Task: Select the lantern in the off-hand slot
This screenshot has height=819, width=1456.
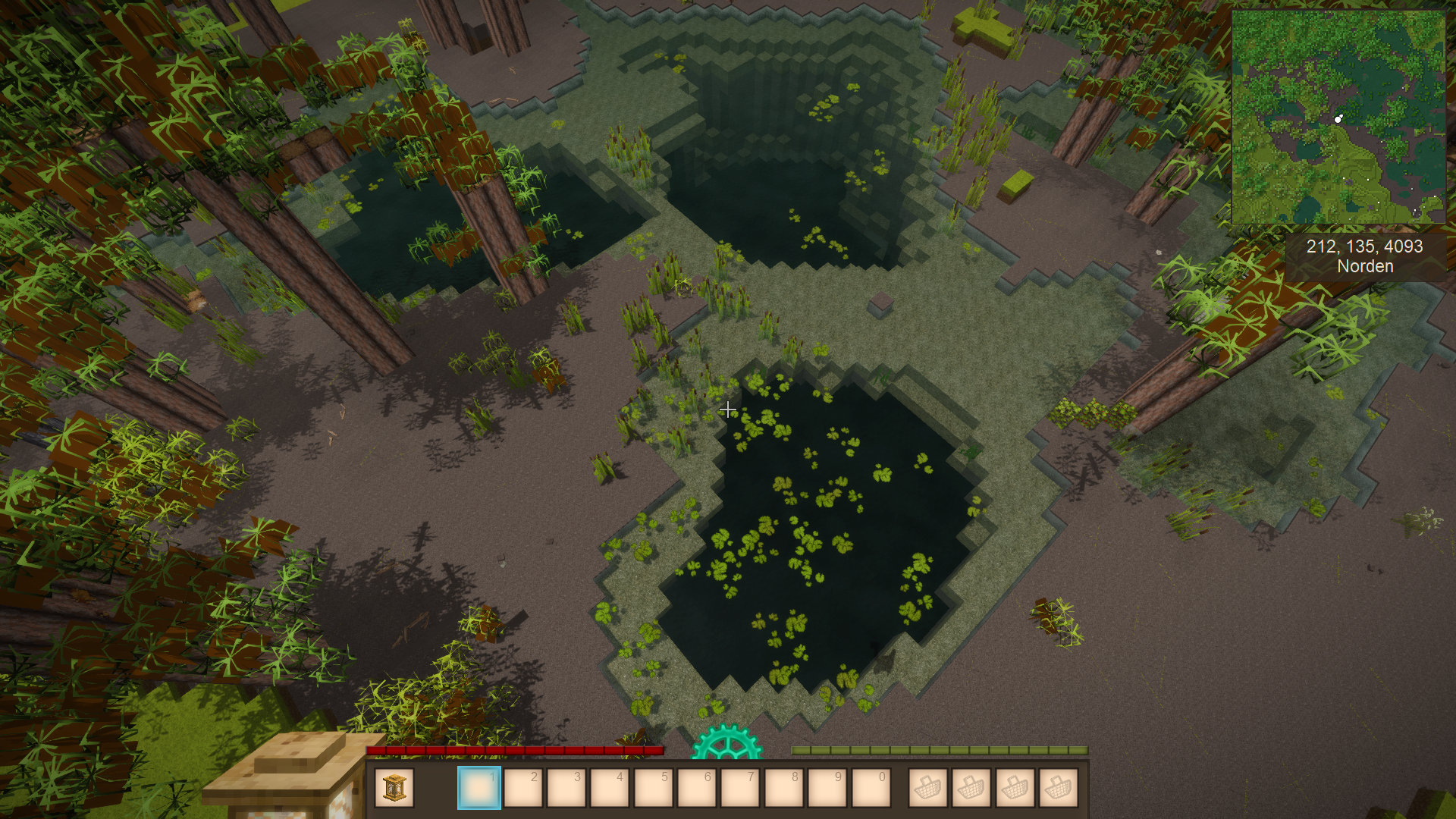Action: (394, 788)
